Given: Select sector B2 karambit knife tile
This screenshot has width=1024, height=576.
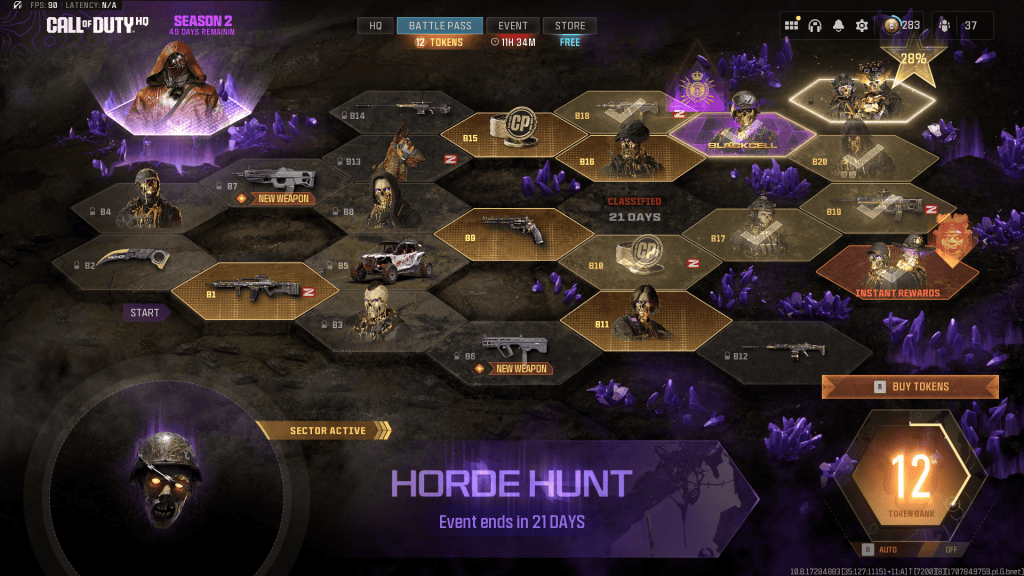Looking at the screenshot, I should pos(133,262).
